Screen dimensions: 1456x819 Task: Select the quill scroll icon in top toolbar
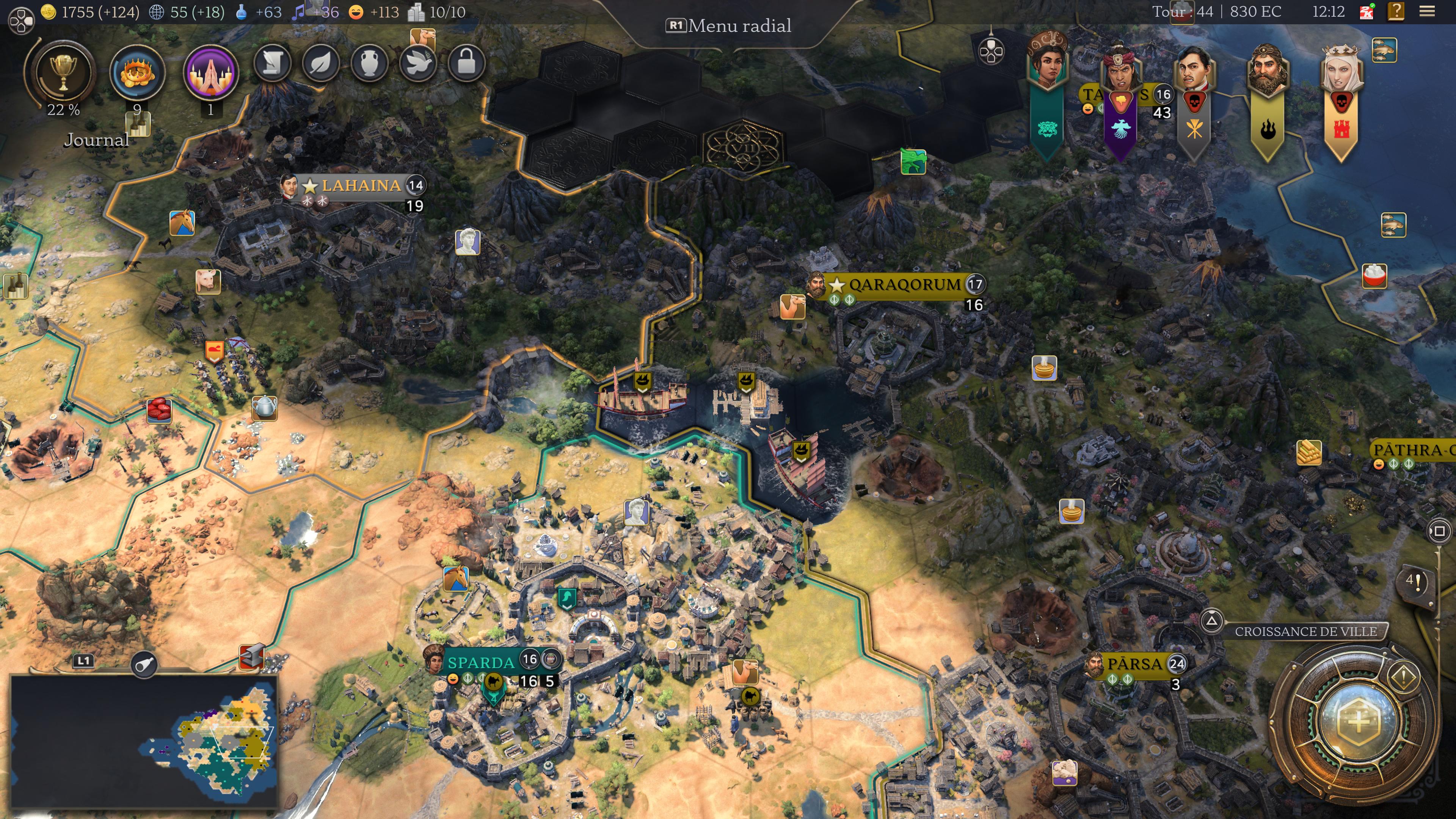[273, 63]
